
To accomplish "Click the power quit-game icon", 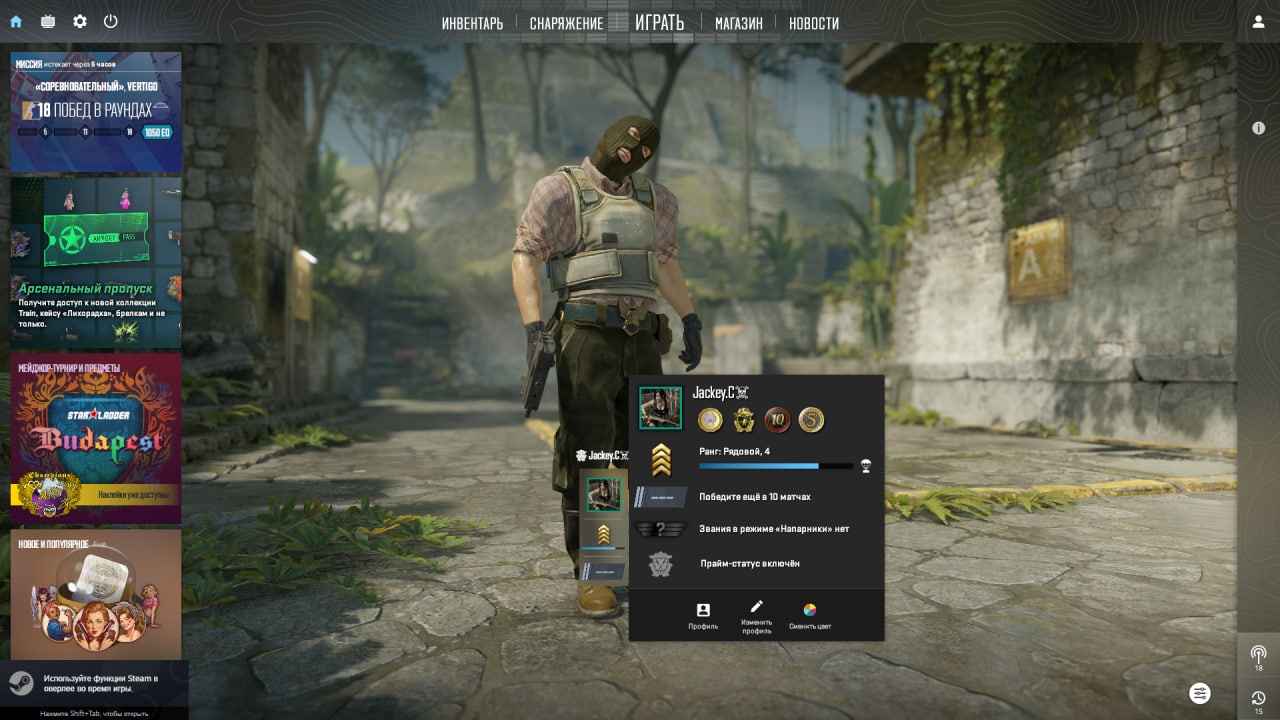I will coord(111,19).
